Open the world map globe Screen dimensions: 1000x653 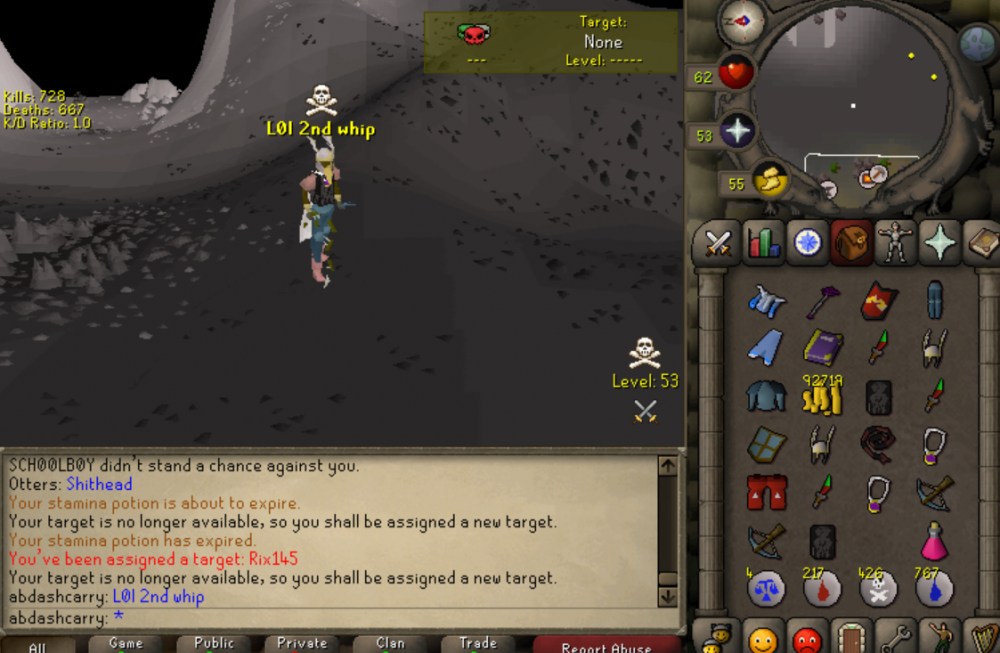click(x=976, y=43)
